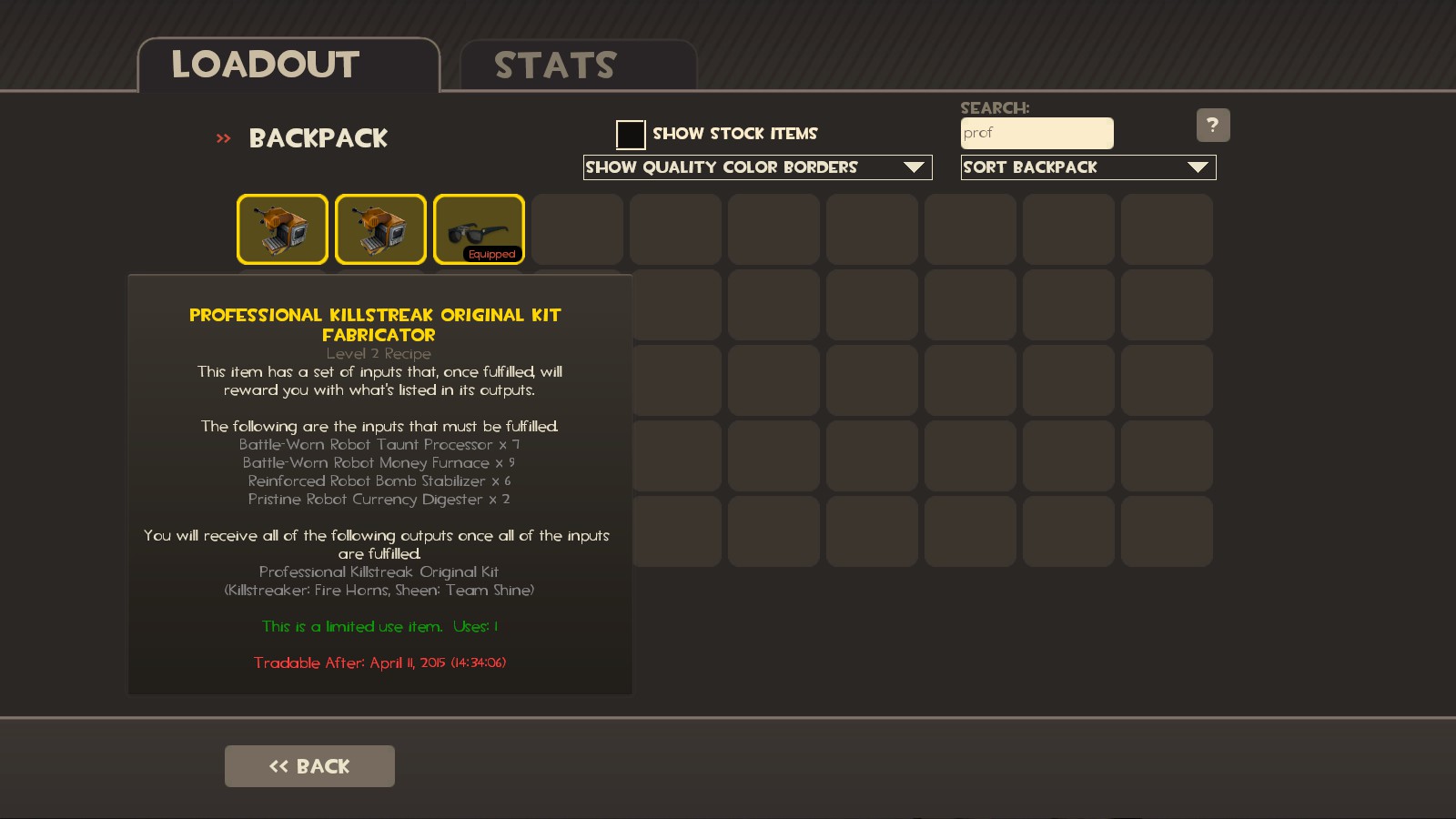The width and height of the screenshot is (1456, 819).
Task: Open the question mark help icon
Action: pos(1214,125)
